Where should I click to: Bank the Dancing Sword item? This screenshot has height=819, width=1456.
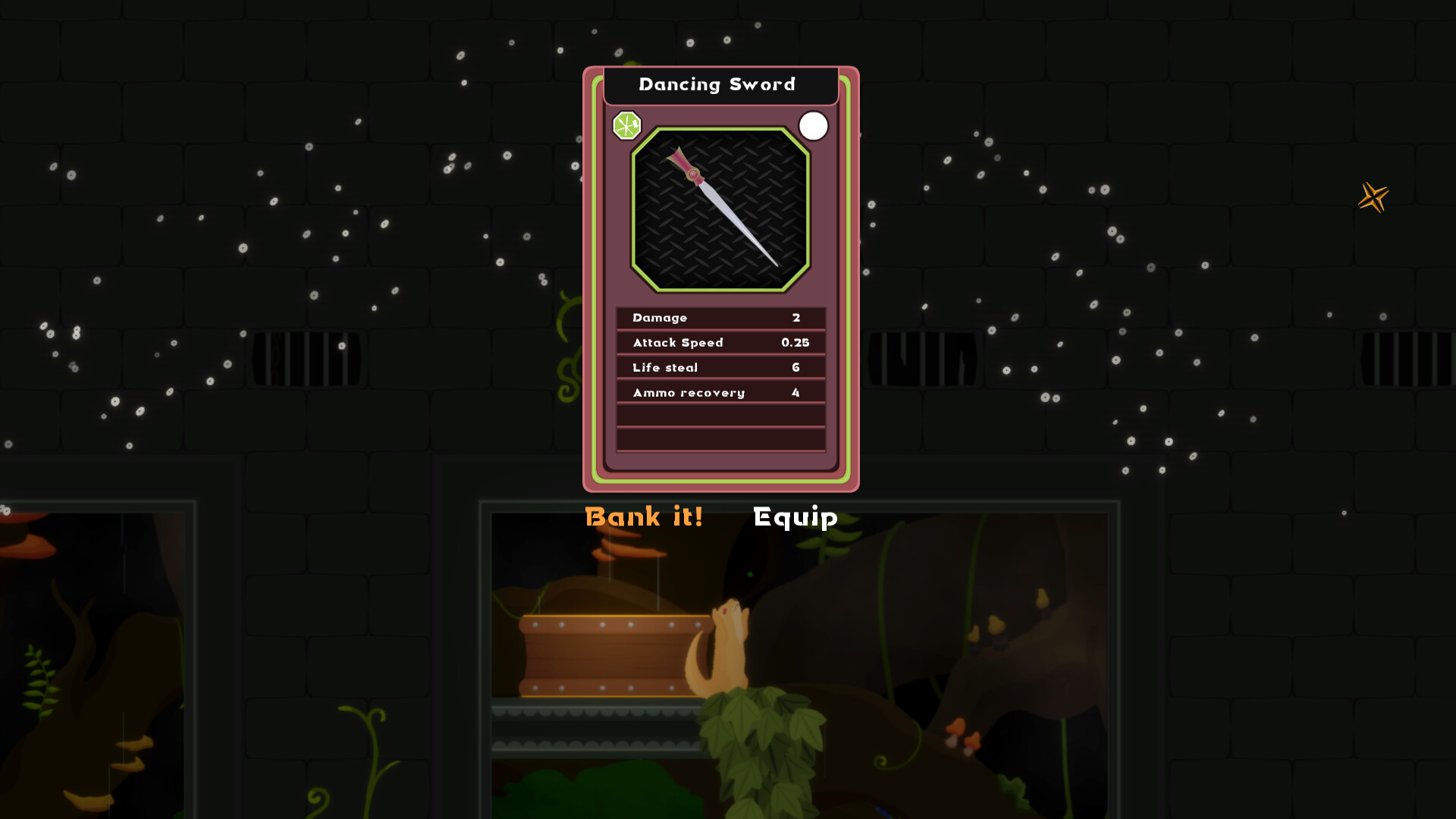coord(642,516)
